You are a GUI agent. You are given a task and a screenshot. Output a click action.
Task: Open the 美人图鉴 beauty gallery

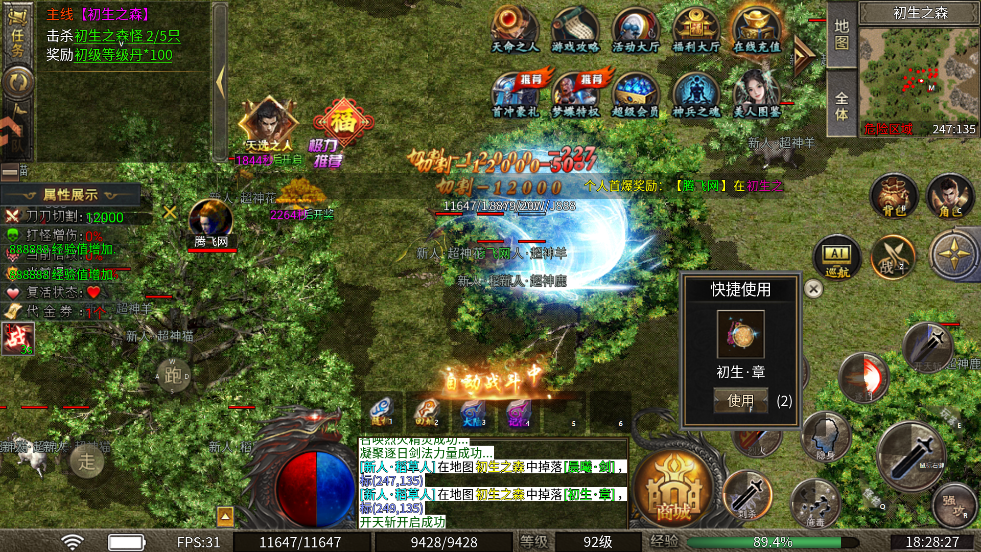pos(757,92)
